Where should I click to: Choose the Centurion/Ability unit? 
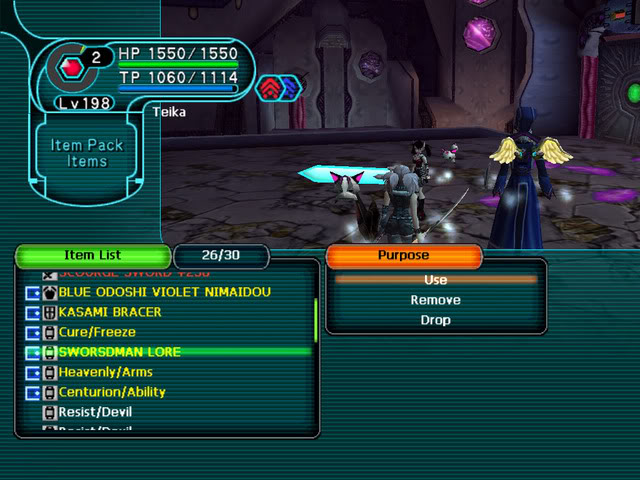[112, 392]
